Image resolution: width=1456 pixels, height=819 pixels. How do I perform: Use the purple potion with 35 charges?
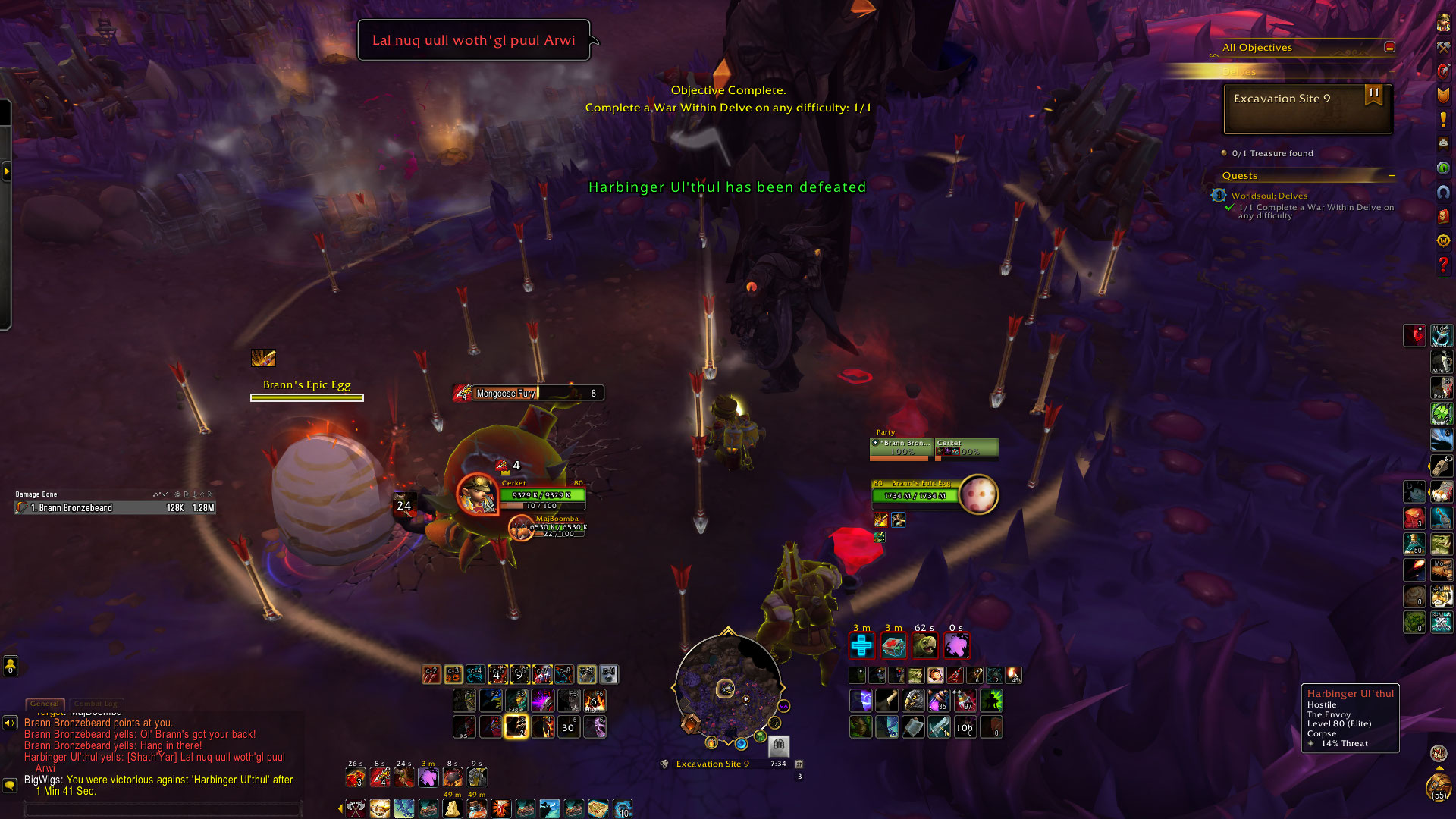coord(939,701)
